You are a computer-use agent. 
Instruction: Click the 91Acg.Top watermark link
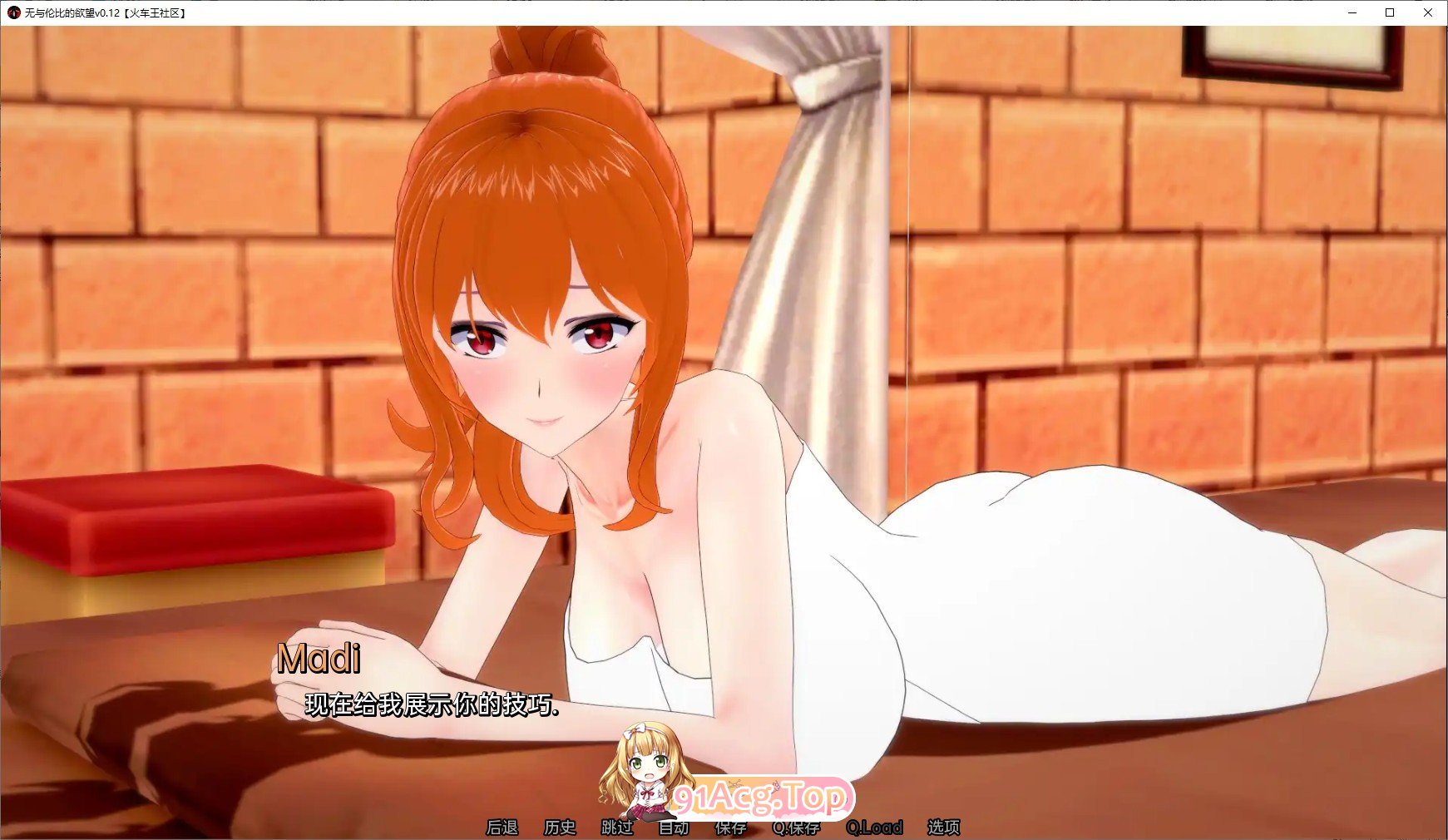764,798
